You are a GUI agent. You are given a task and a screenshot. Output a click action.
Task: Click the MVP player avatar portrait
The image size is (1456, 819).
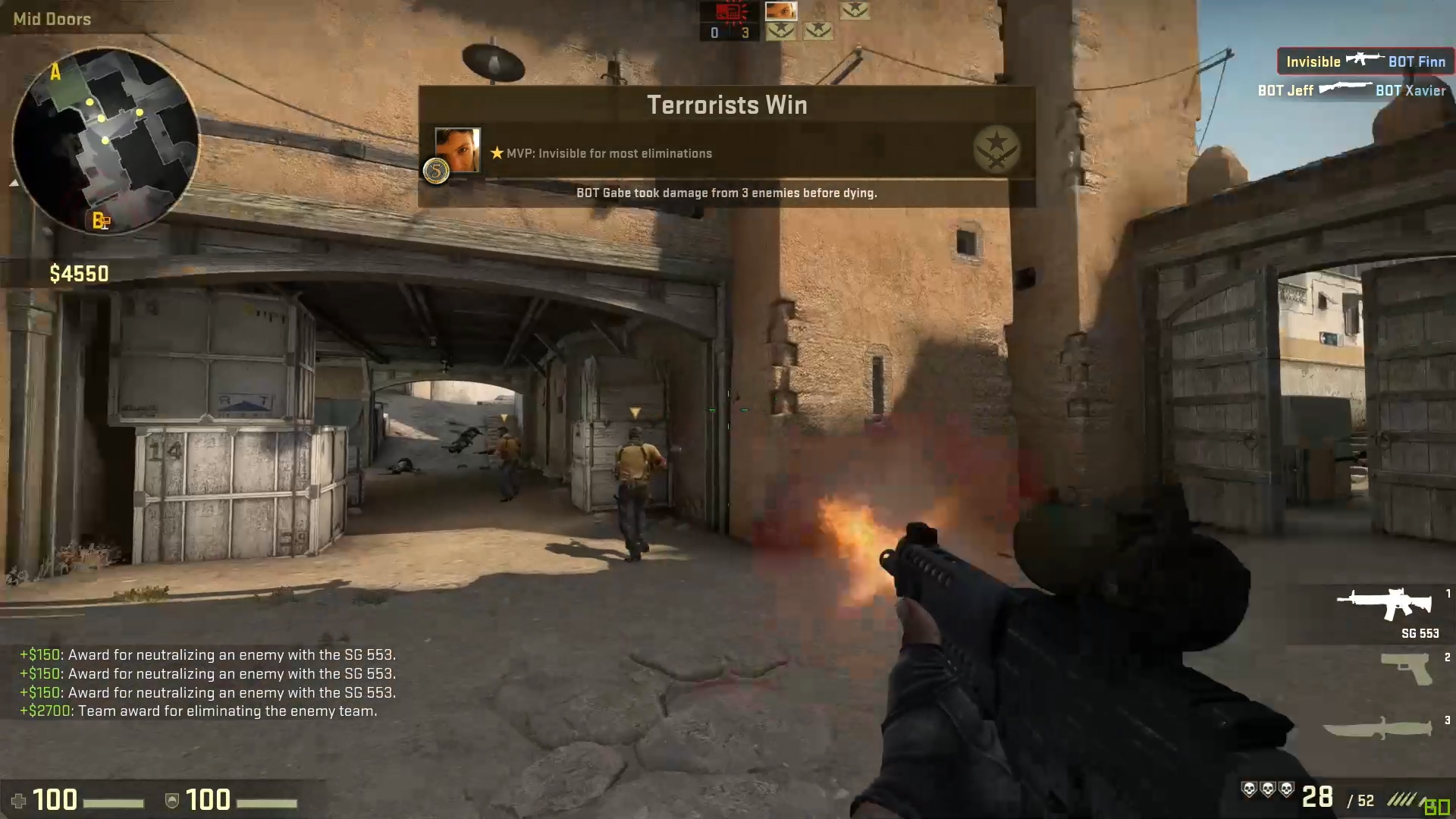(x=457, y=150)
